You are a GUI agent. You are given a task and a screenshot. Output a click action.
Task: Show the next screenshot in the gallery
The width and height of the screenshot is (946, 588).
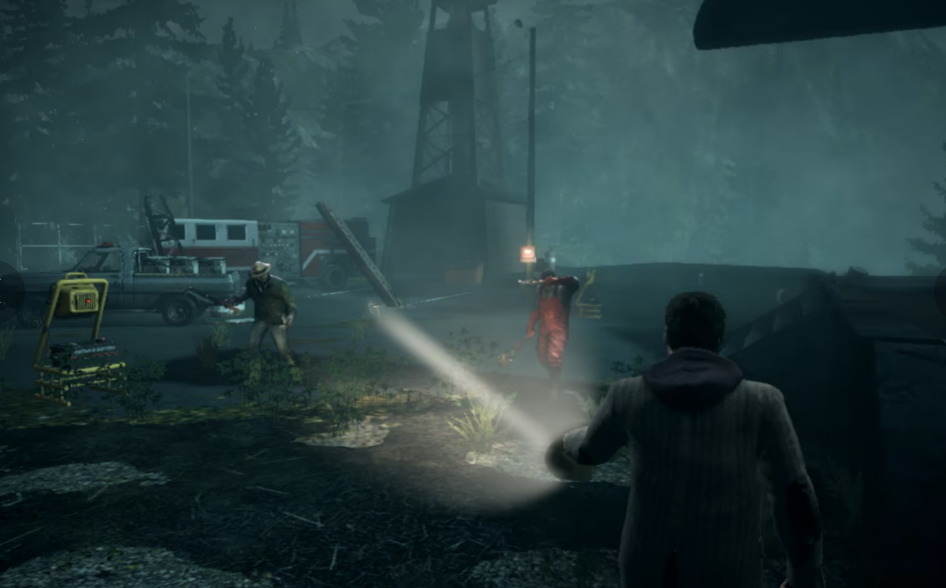pos(940,291)
